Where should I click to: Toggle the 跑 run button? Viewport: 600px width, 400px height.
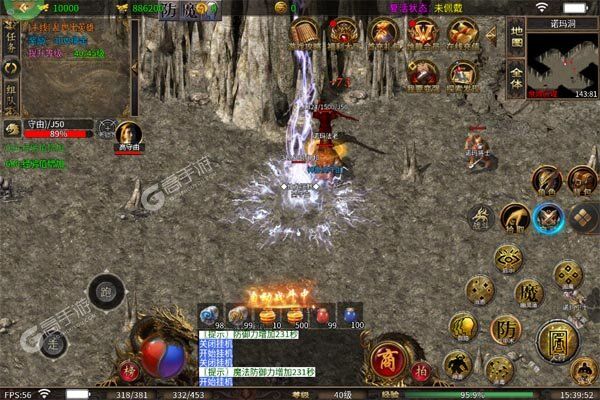(106, 293)
